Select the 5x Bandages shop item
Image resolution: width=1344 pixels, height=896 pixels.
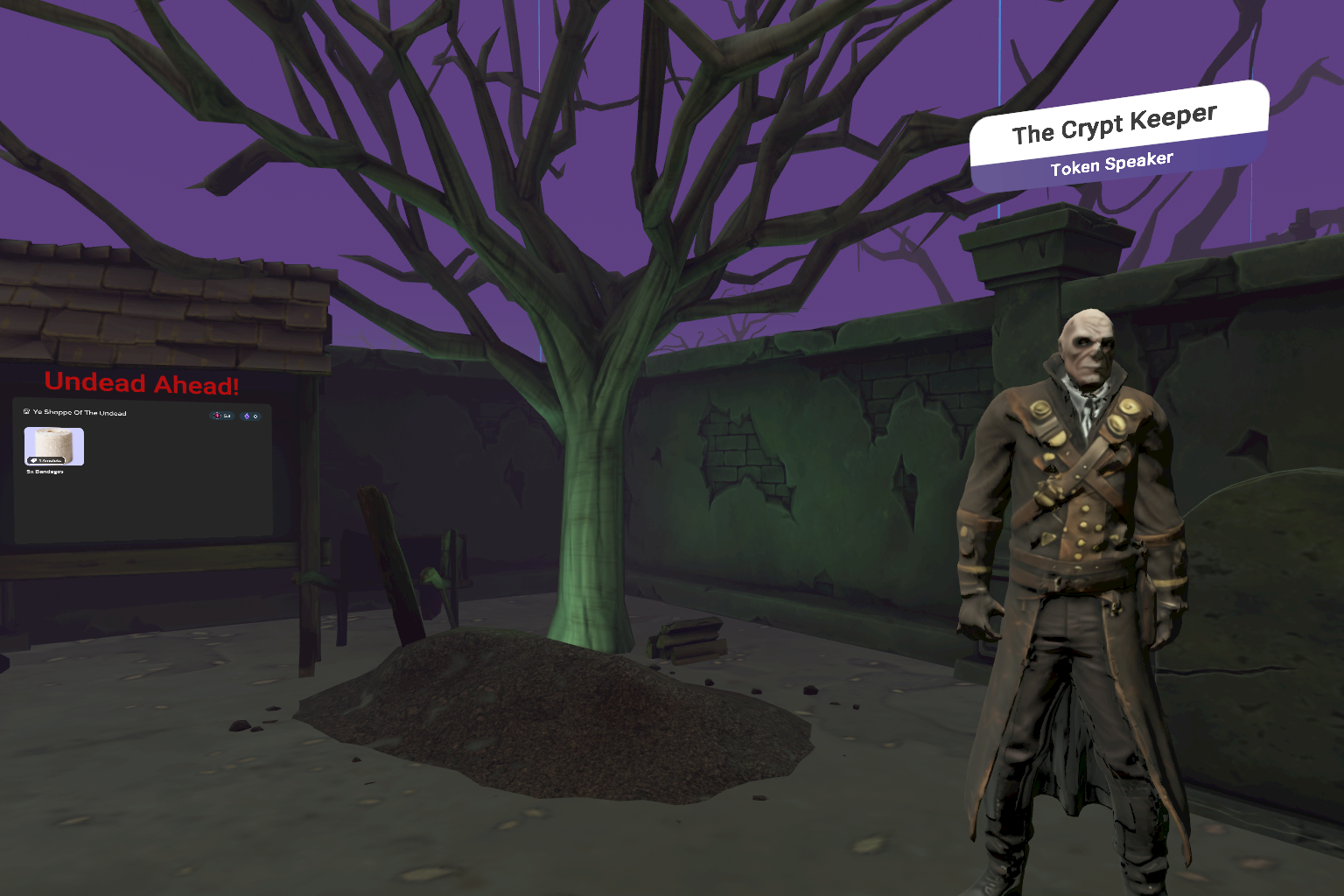(x=54, y=446)
